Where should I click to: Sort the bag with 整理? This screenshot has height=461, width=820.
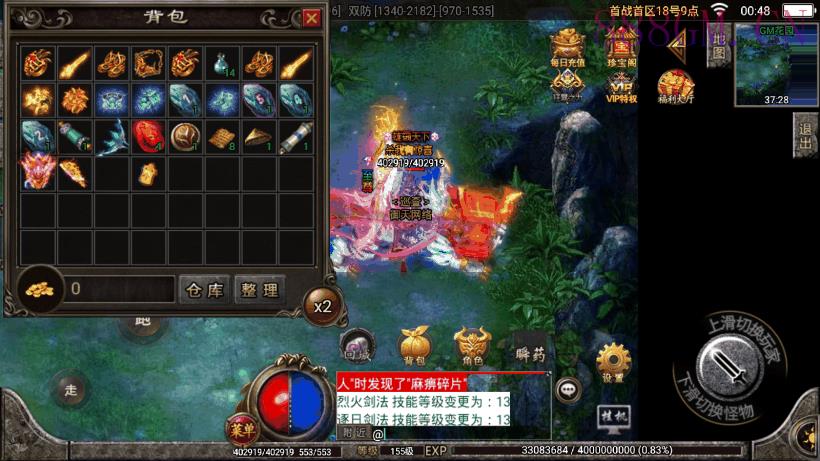pyautogui.click(x=259, y=290)
